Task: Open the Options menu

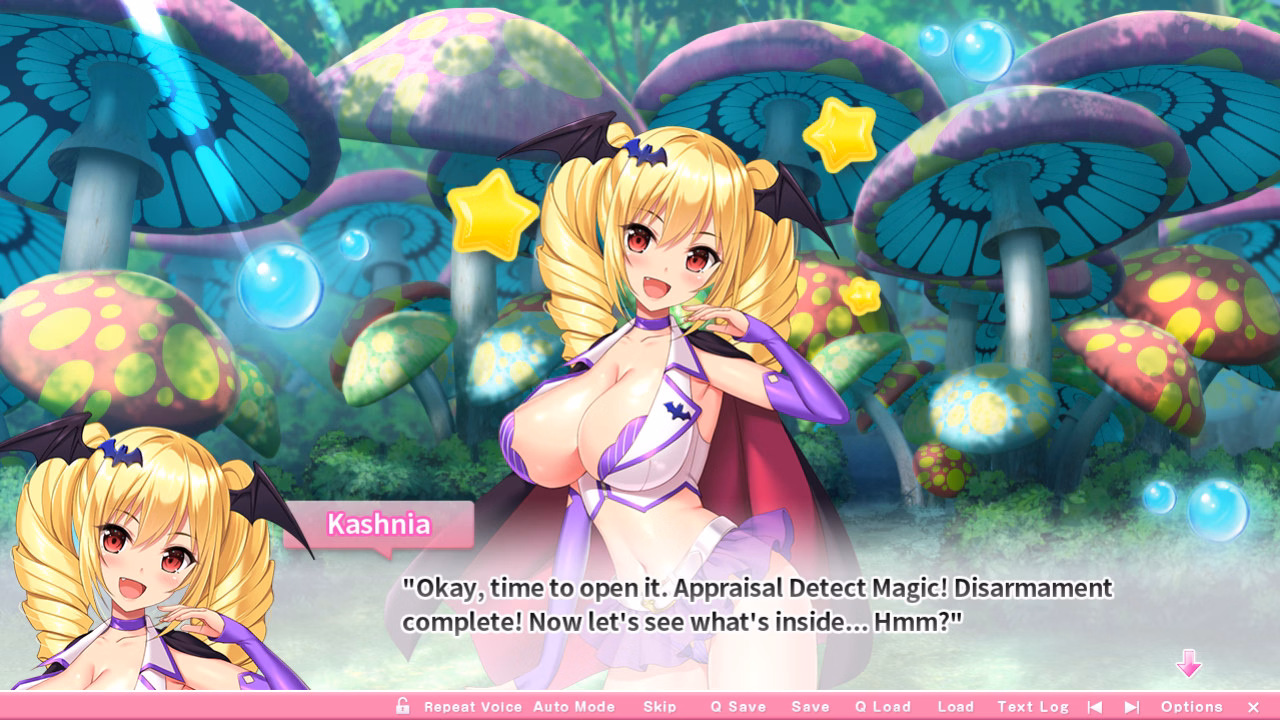Action: click(x=1191, y=706)
